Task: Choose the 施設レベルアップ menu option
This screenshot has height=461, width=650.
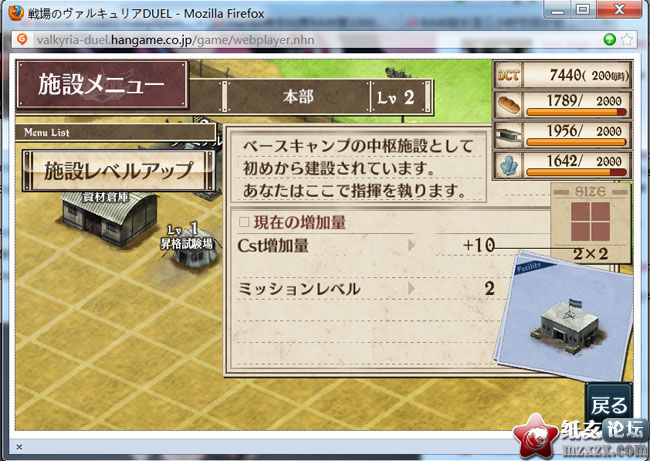Action: click(x=118, y=171)
